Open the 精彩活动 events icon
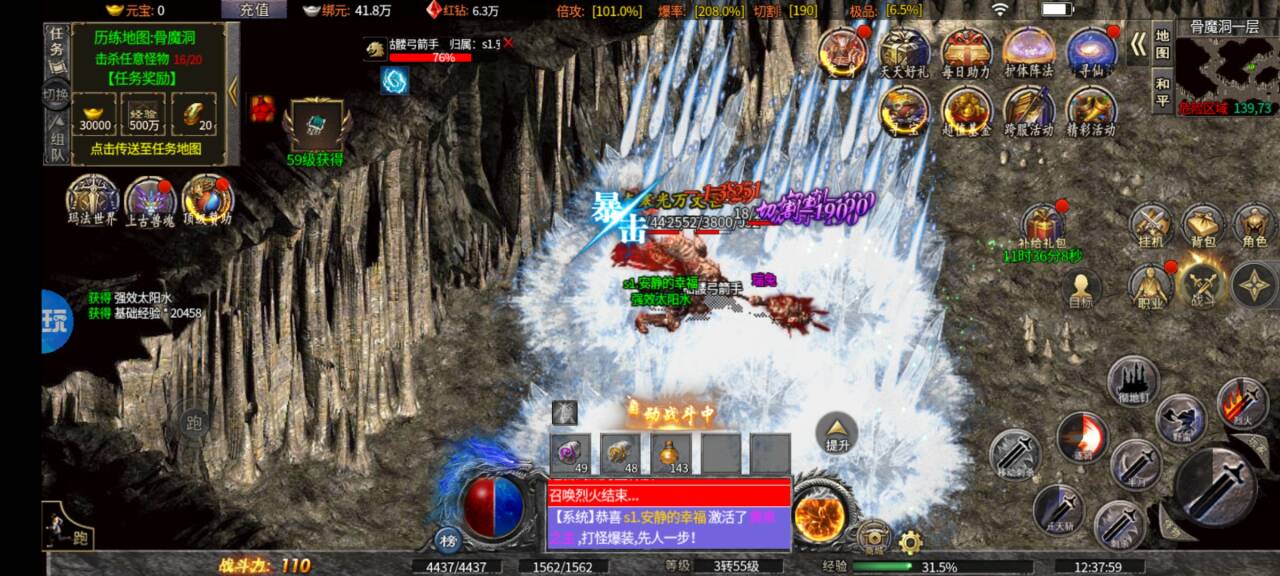Viewport: 1280px width, 576px height. 1091,110
